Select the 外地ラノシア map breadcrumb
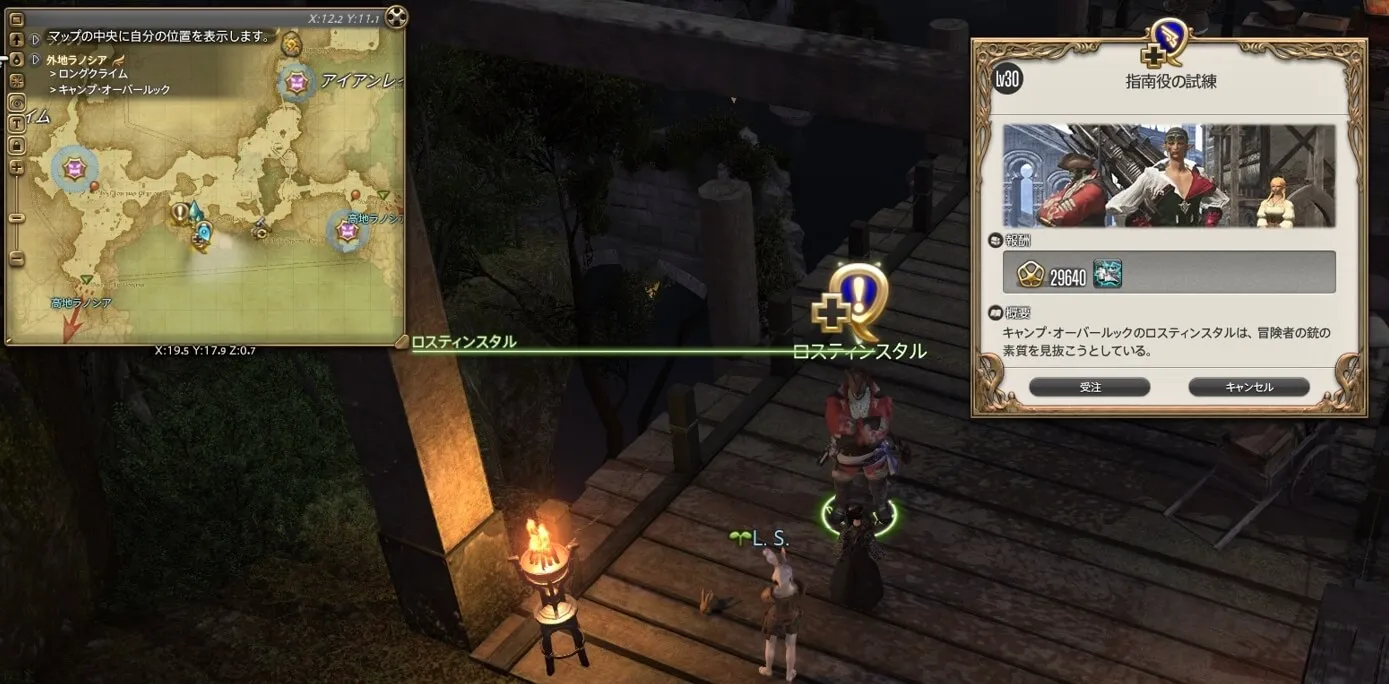The height and width of the screenshot is (684, 1389). (x=76, y=60)
